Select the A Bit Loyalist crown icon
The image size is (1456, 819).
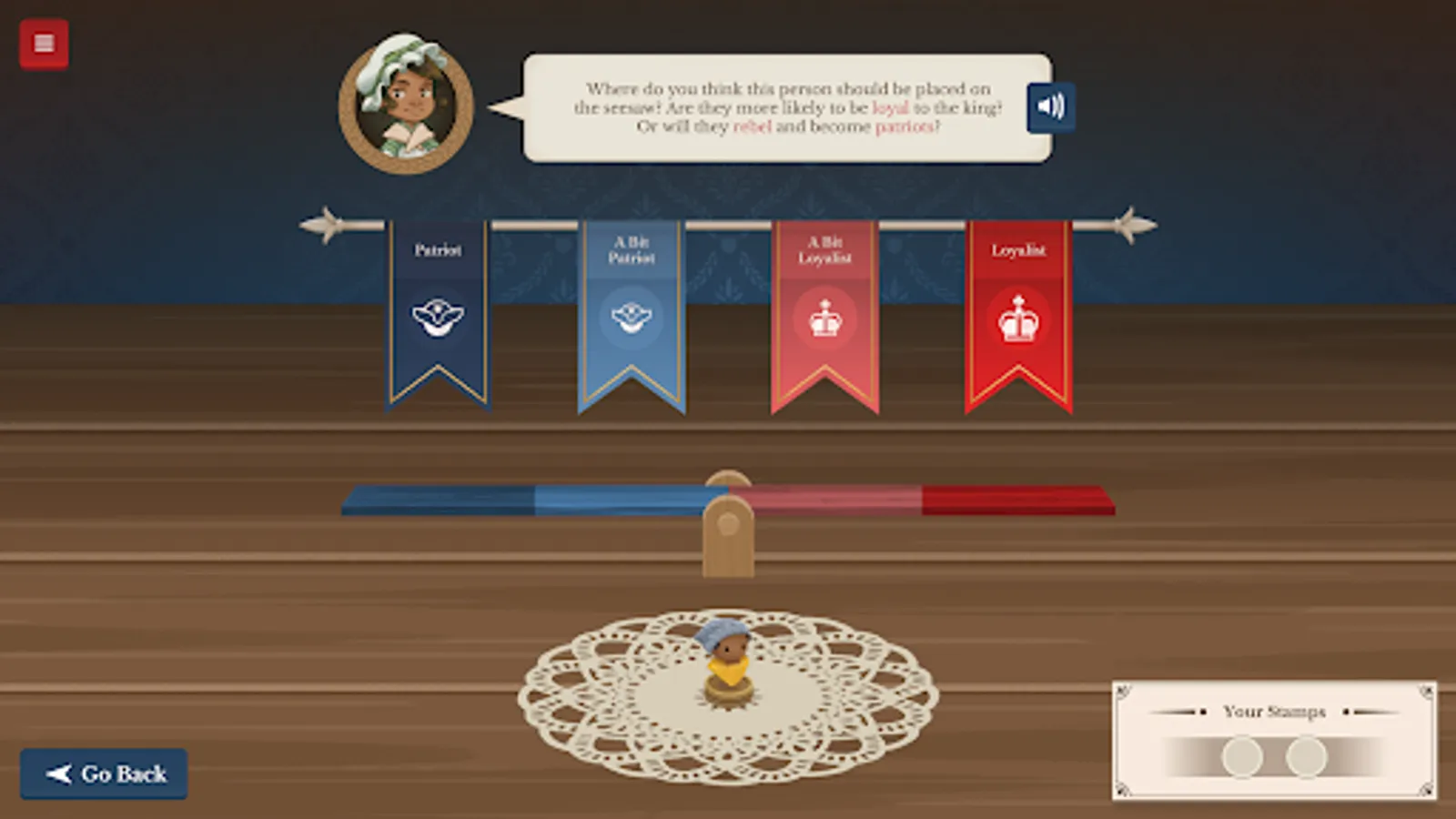click(826, 317)
